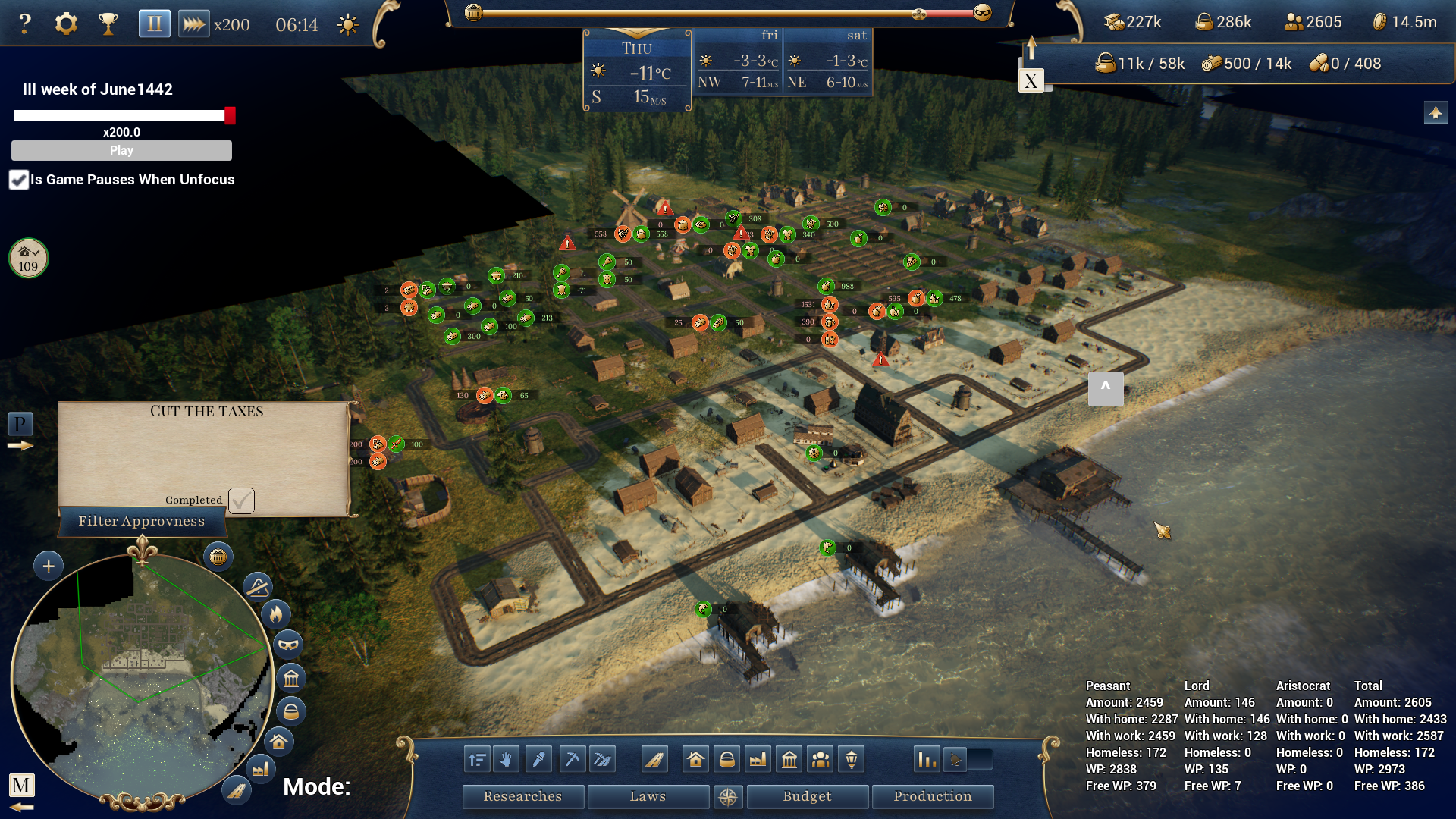This screenshot has height=819, width=1456.
Task: Open the Researches panel
Action: tap(522, 796)
